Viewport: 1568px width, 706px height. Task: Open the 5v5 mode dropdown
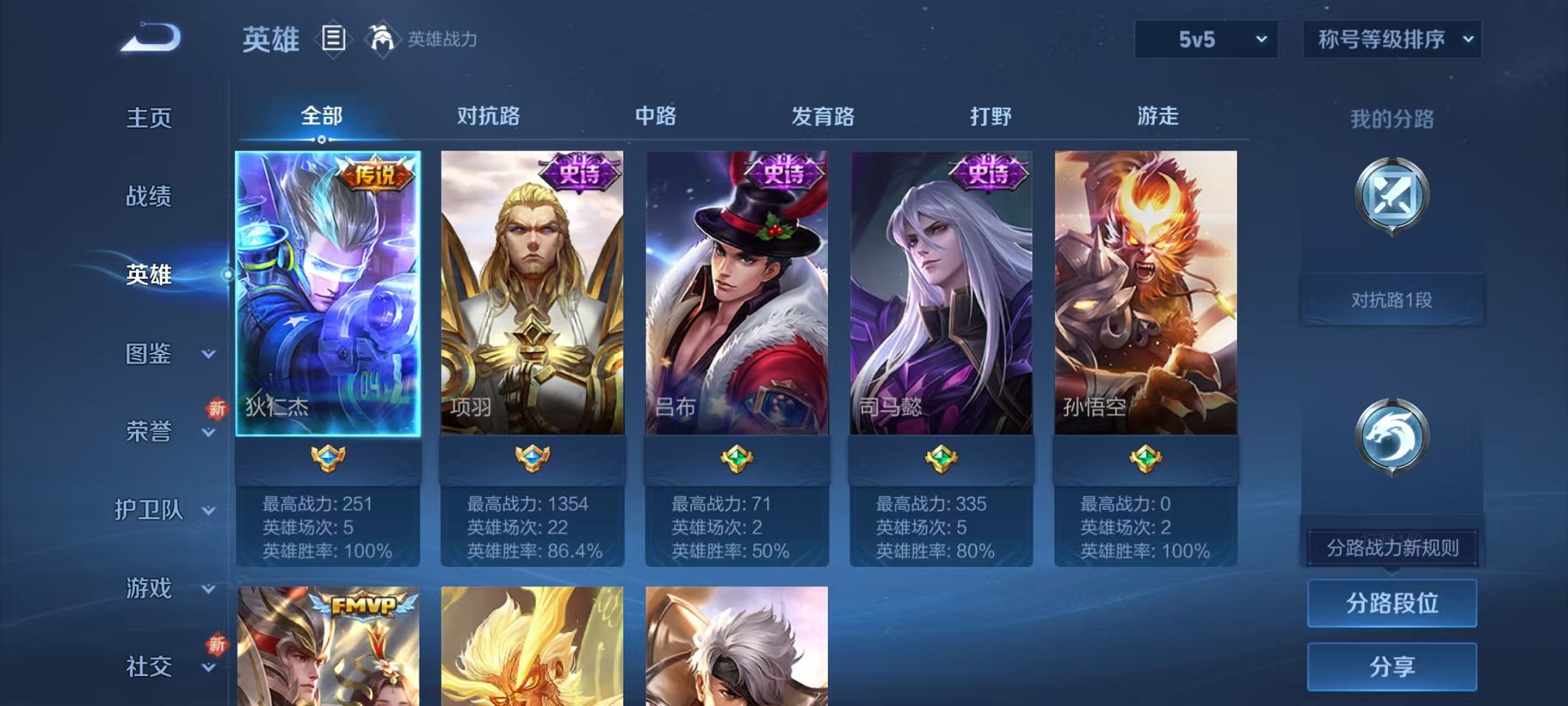(x=1205, y=37)
